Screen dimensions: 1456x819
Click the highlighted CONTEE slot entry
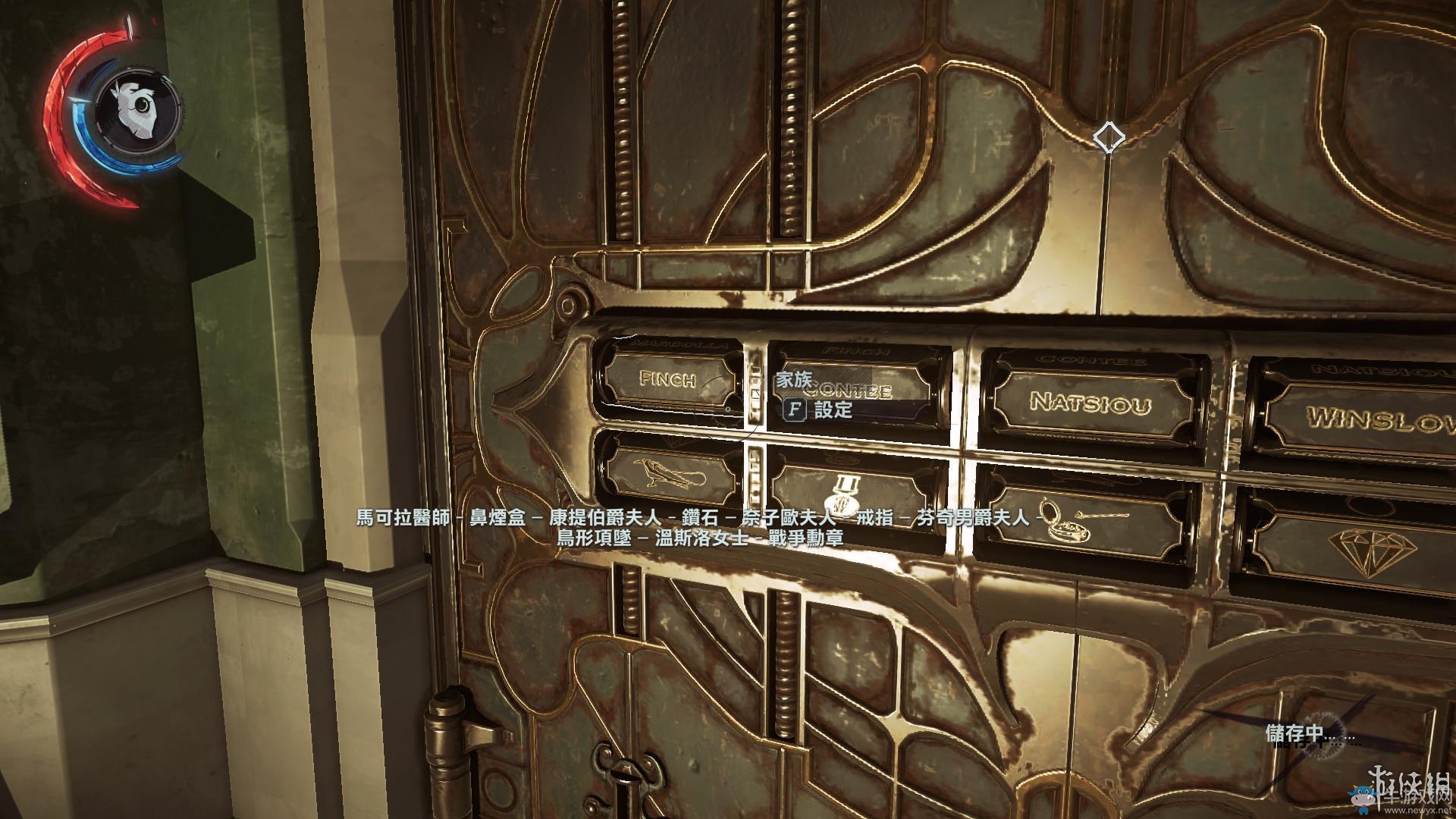pos(849,393)
